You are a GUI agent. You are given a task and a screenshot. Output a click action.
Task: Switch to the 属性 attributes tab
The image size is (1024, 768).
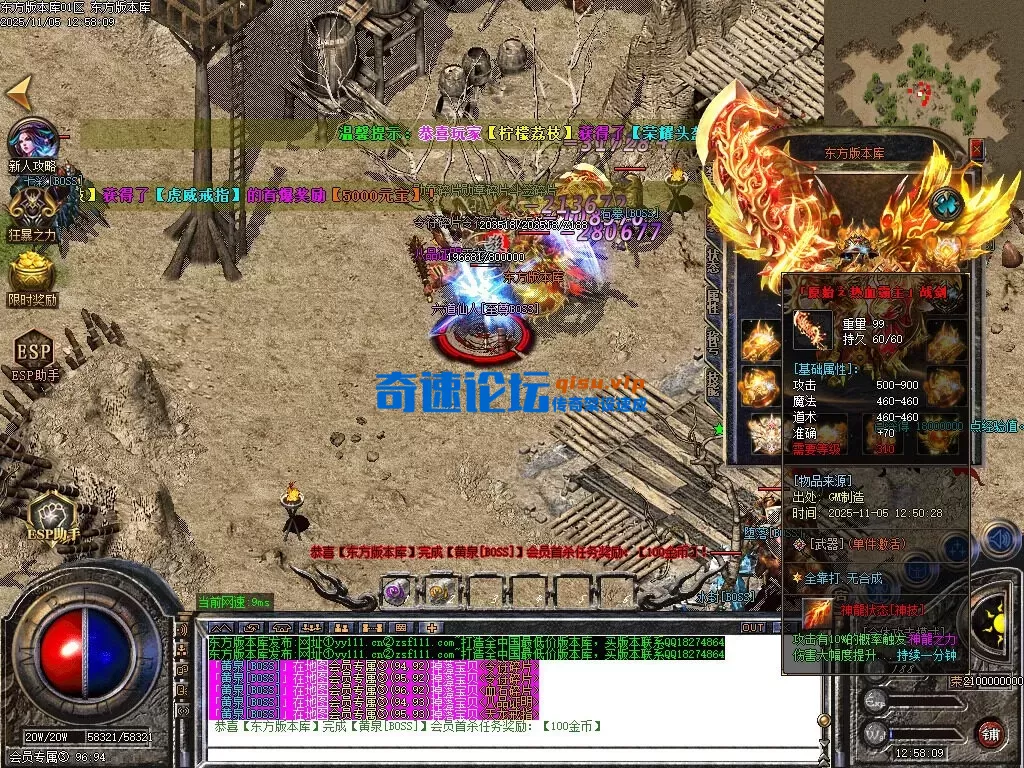pos(714,299)
